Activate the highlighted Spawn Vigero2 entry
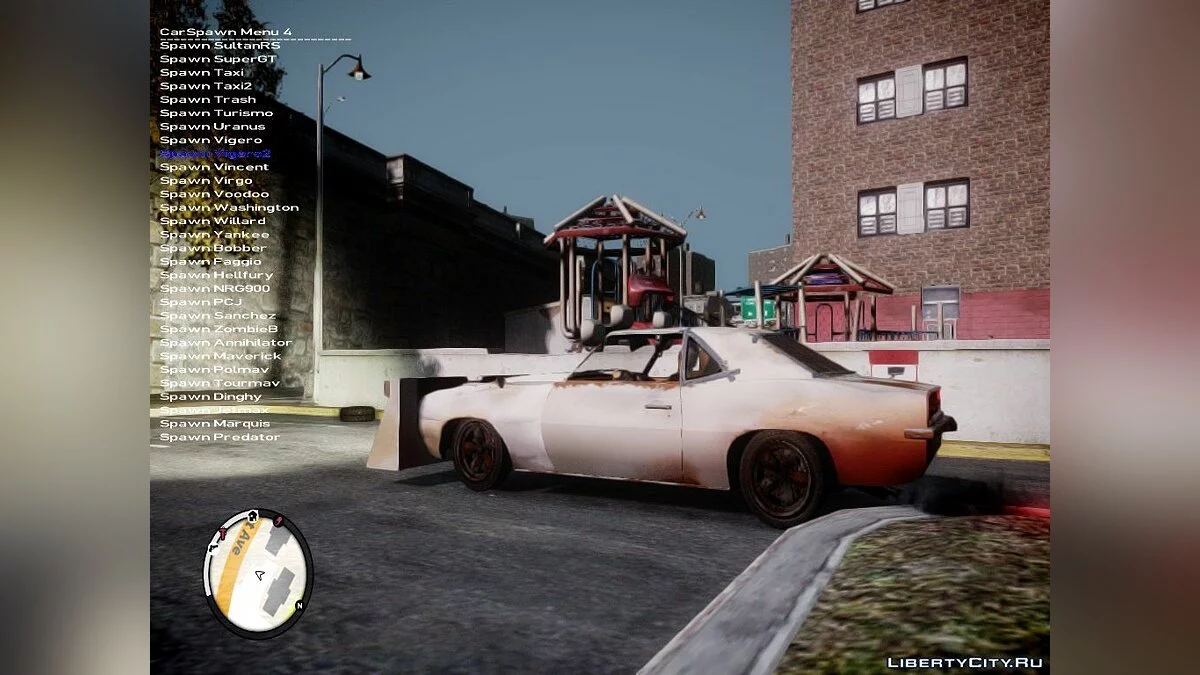The image size is (1200, 675). [x=215, y=153]
